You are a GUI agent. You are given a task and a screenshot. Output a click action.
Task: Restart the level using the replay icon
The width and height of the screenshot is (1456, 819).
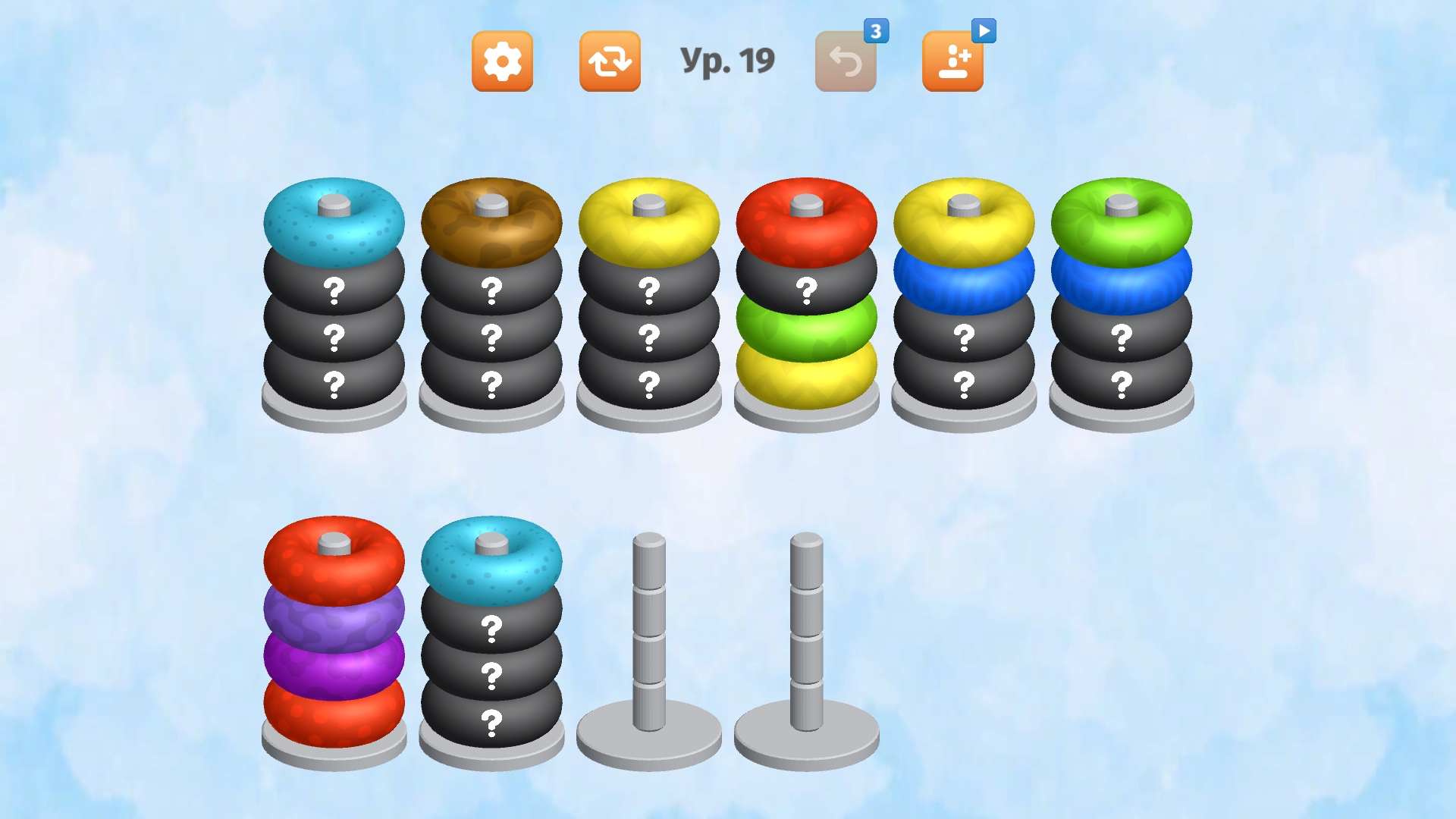[610, 61]
